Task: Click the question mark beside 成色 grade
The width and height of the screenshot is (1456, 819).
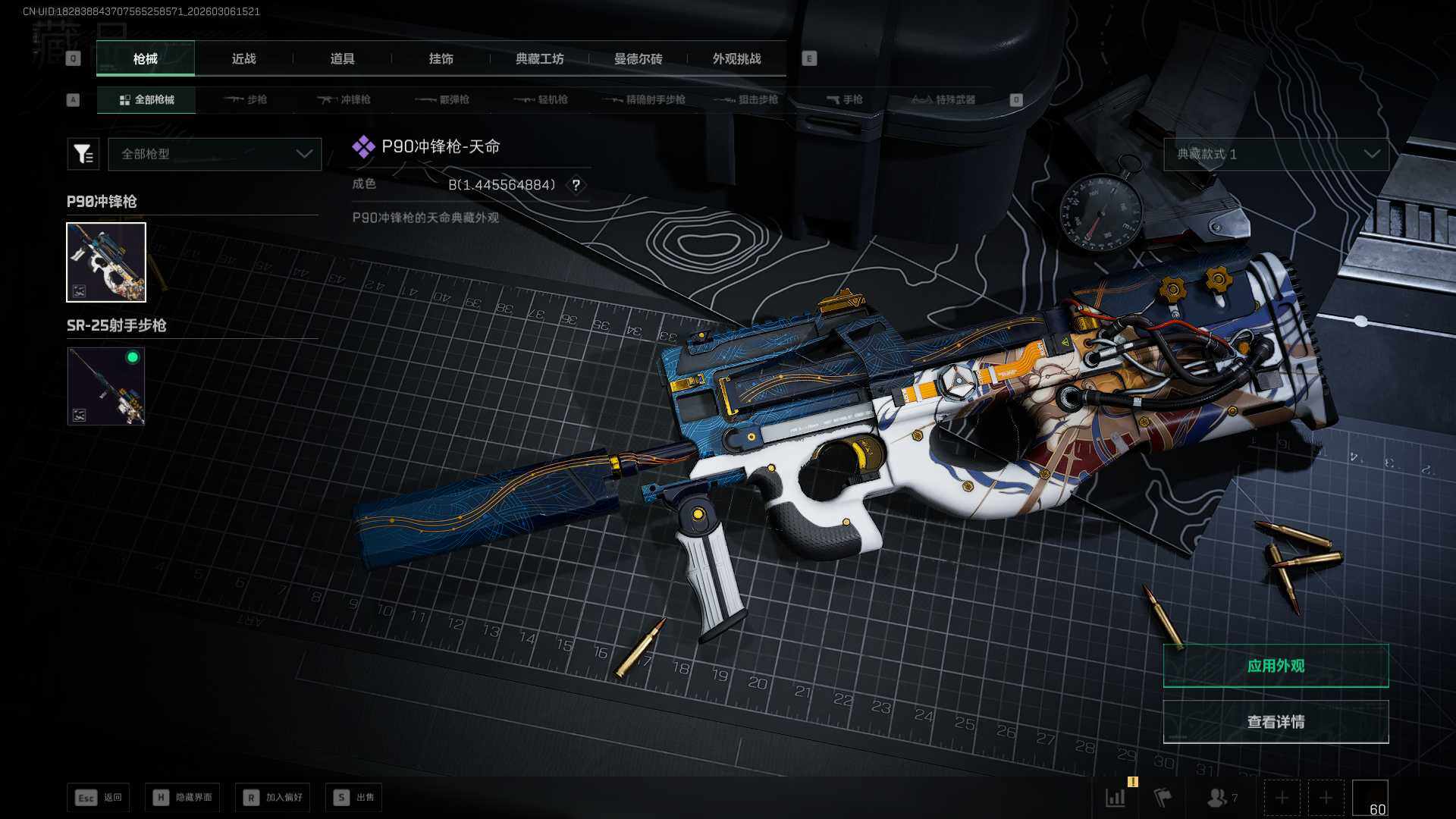Action: (x=576, y=185)
